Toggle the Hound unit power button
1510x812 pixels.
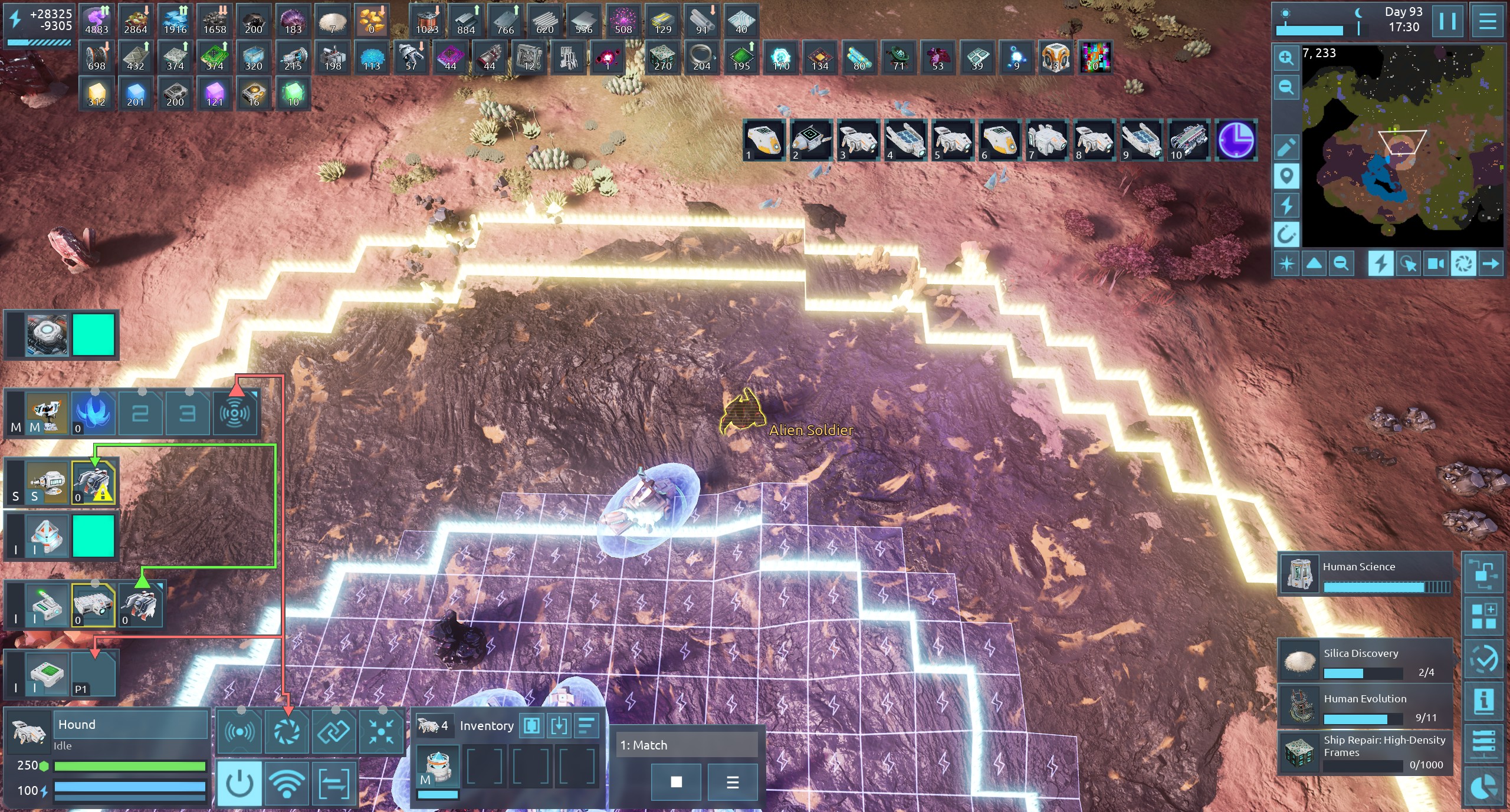click(239, 783)
